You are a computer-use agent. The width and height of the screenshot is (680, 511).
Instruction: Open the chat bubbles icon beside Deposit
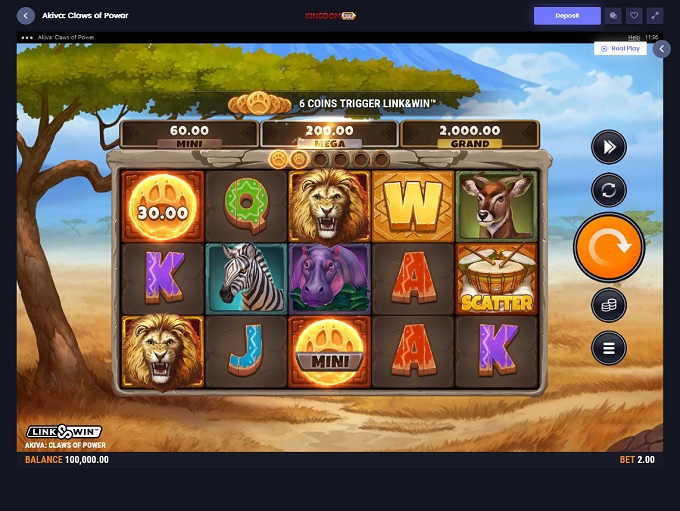point(613,16)
